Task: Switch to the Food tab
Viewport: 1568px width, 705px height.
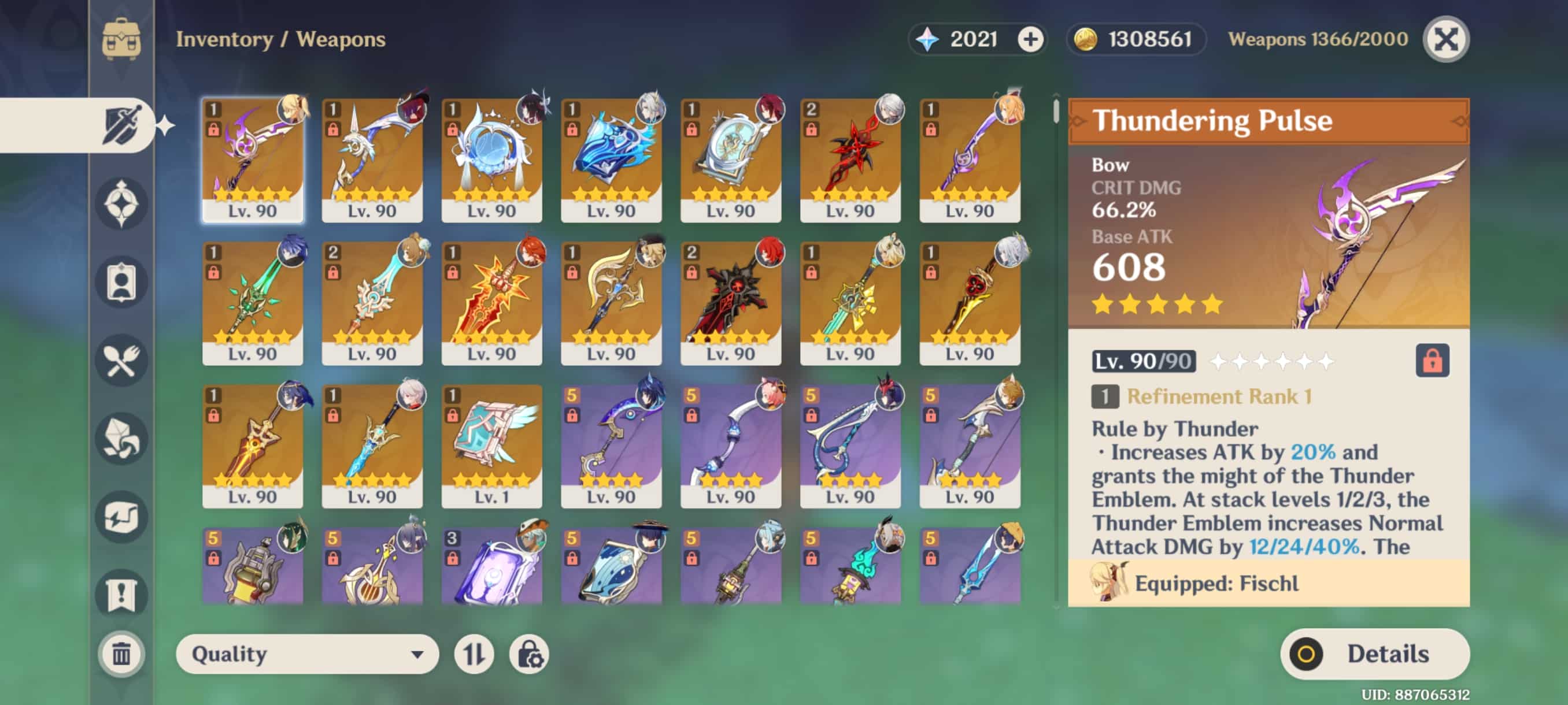Action: (121, 361)
